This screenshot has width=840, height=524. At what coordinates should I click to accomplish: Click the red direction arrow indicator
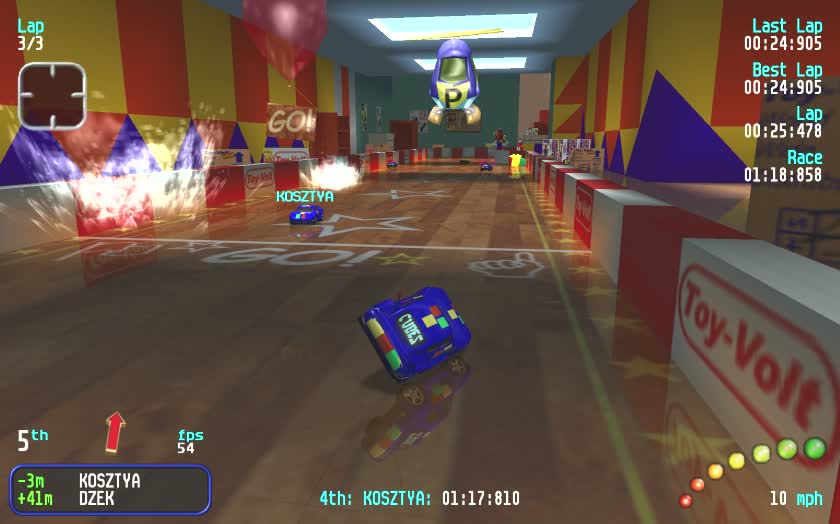click(116, 432)
